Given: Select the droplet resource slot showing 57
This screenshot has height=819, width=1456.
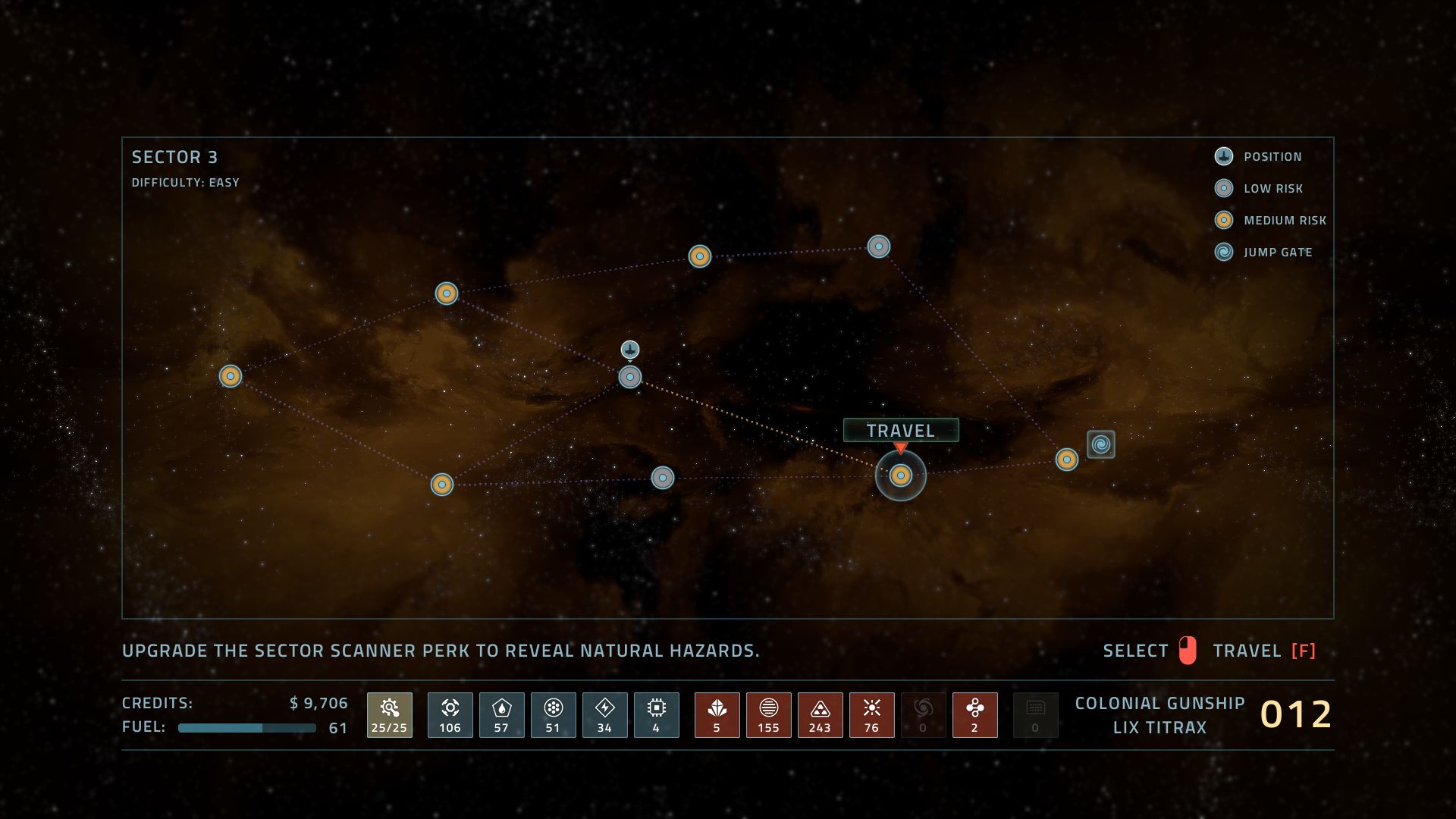Looking at the screenshot, I should [502, 714].
